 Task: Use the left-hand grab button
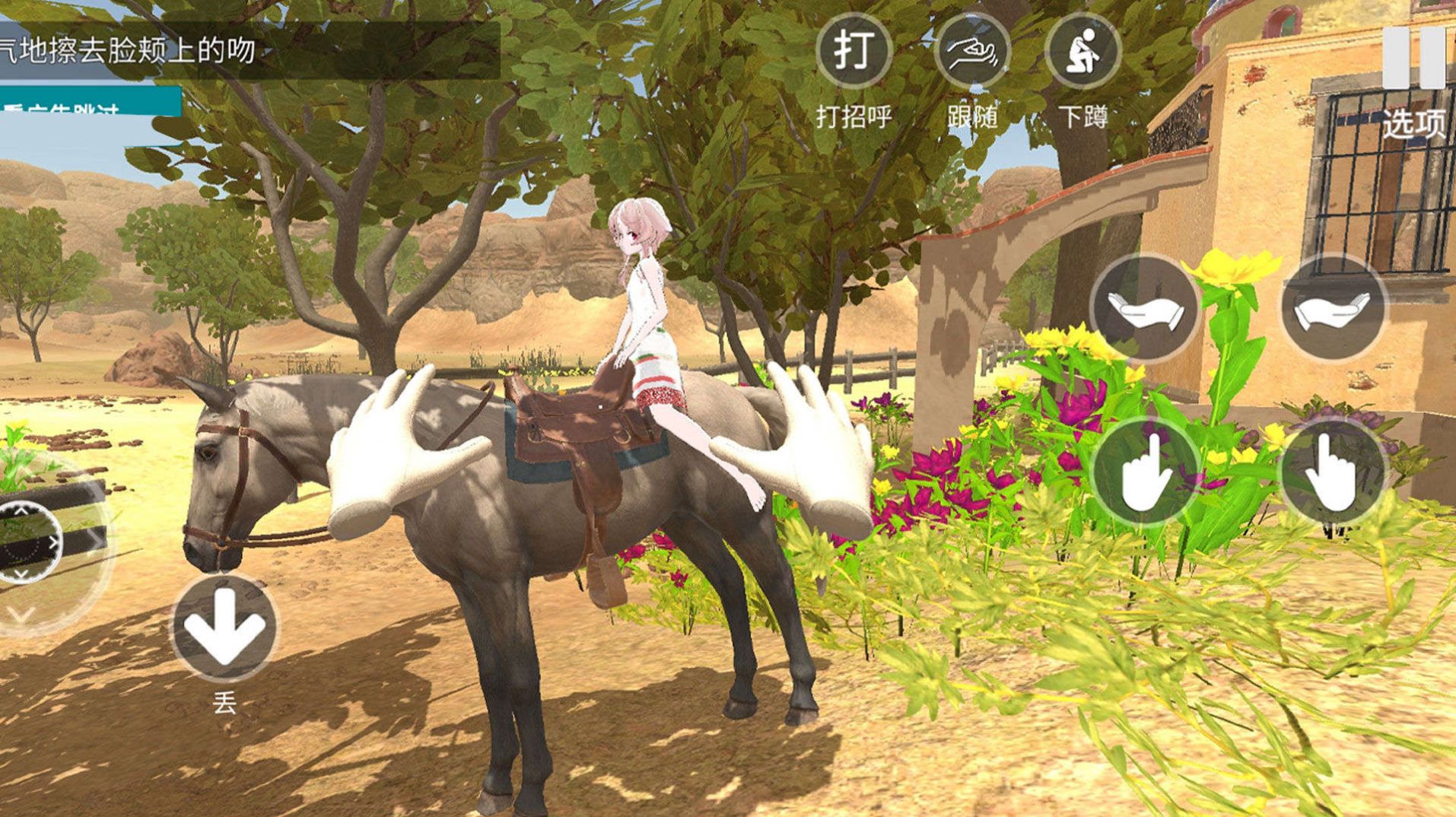tap(1143, 308)
